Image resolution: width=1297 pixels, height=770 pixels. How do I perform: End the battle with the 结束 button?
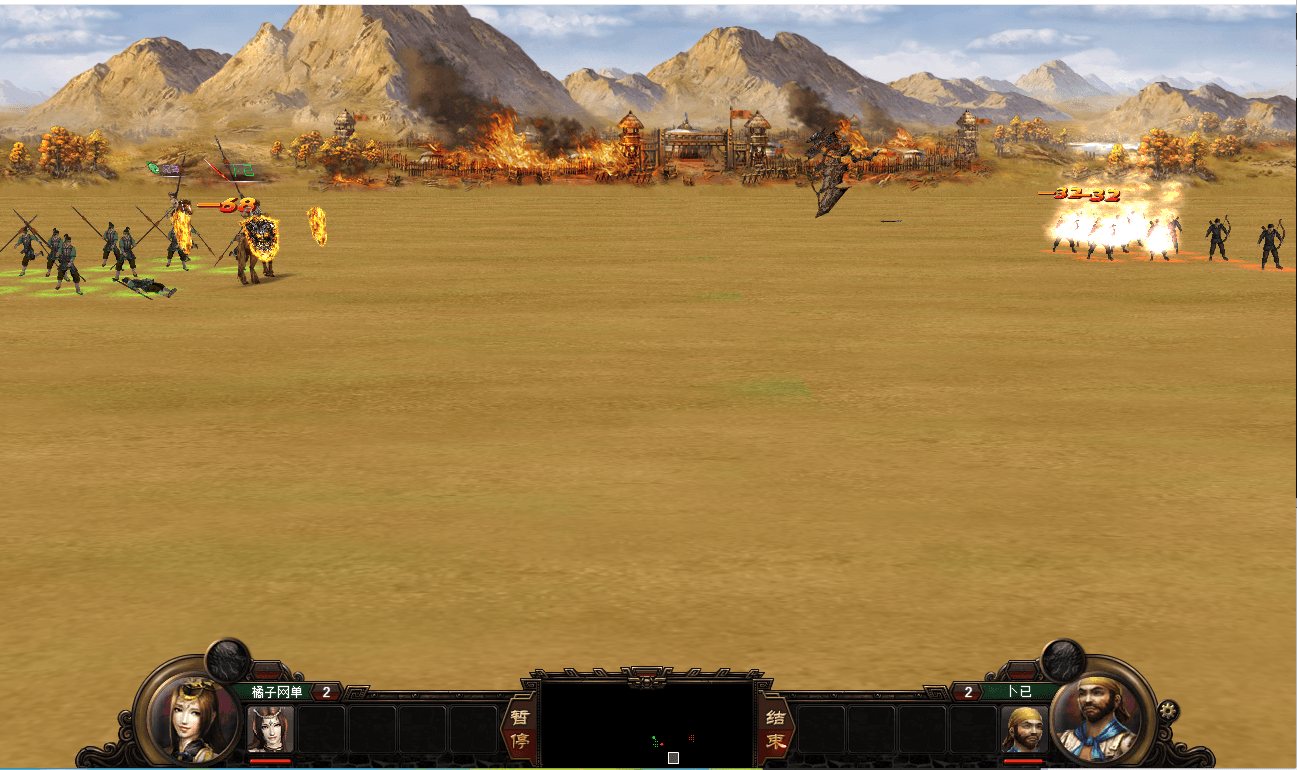(x=775, y=730)
